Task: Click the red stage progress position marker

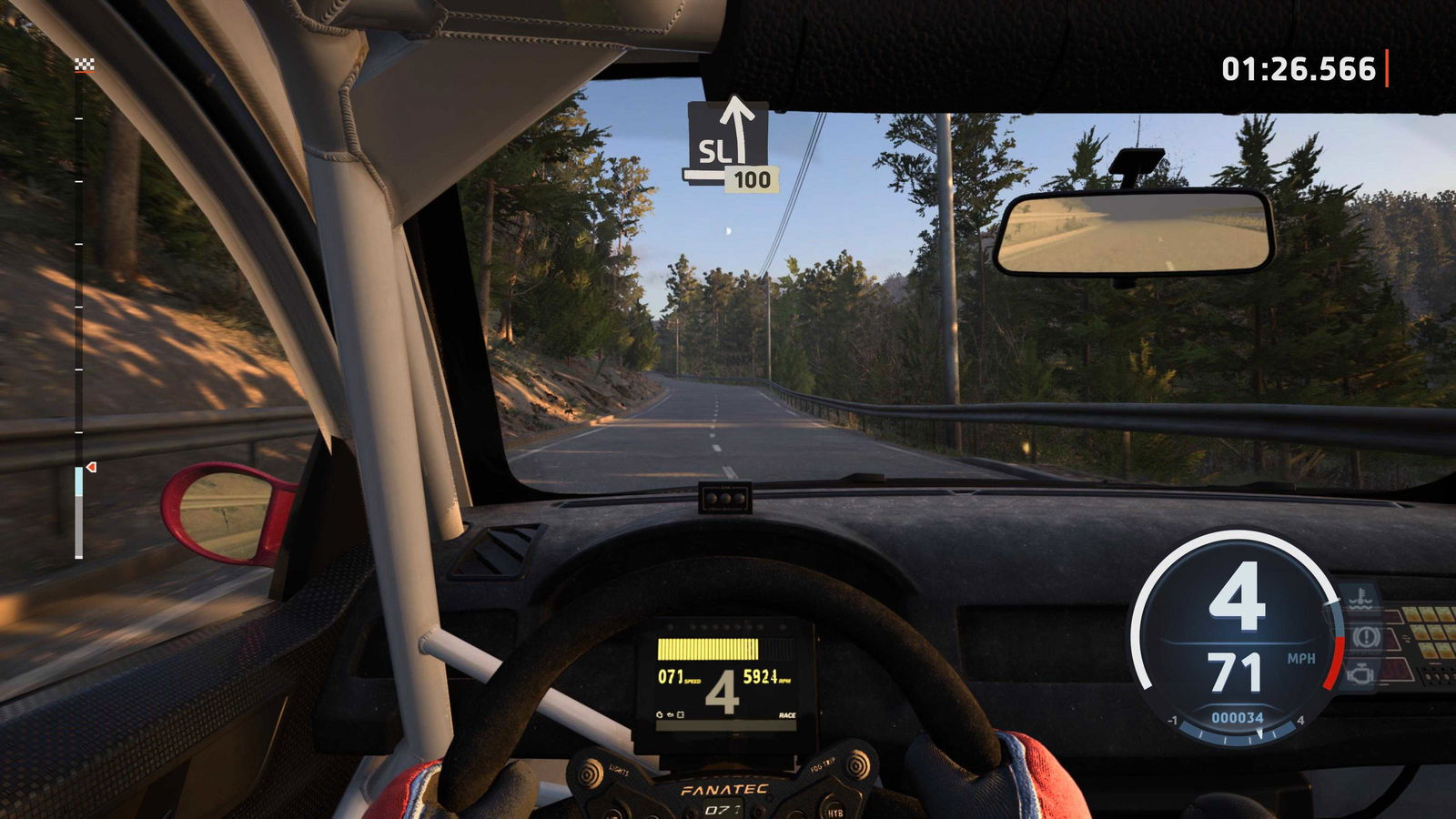Action: [x=91, y=467]
